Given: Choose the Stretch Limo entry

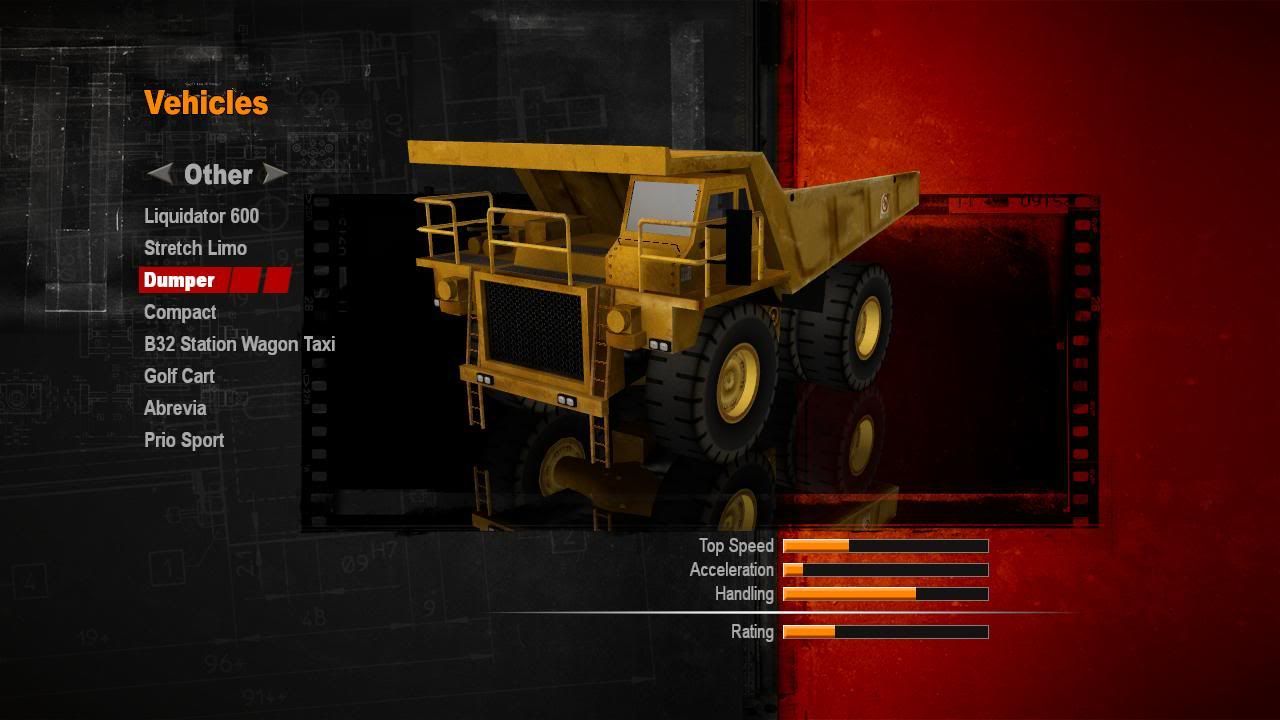Looking at the screenshot, I should coord(195,248).
